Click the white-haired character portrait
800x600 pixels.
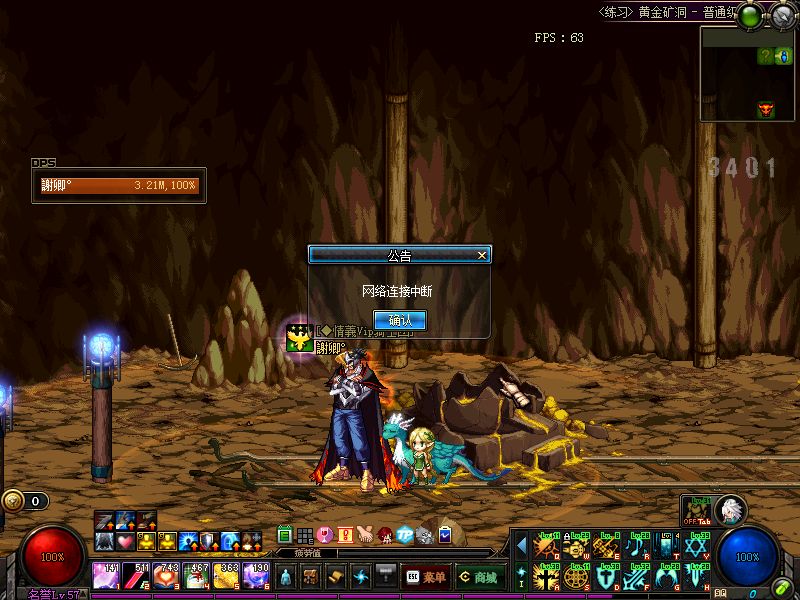731,510
